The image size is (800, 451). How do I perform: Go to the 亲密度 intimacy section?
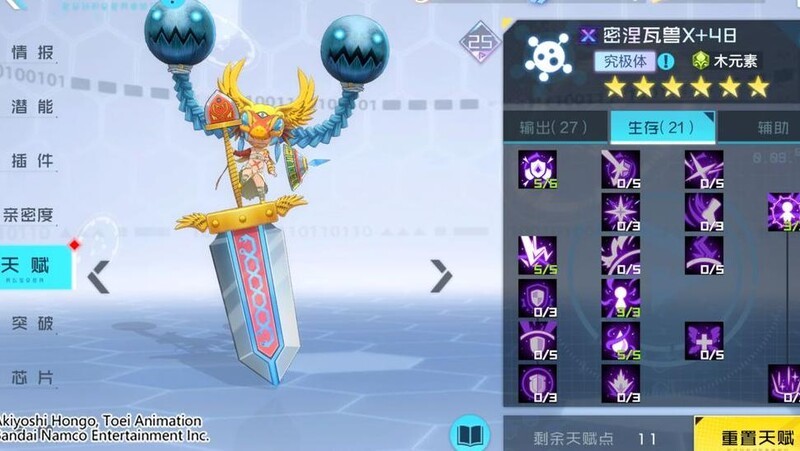[x=28, y=214]
